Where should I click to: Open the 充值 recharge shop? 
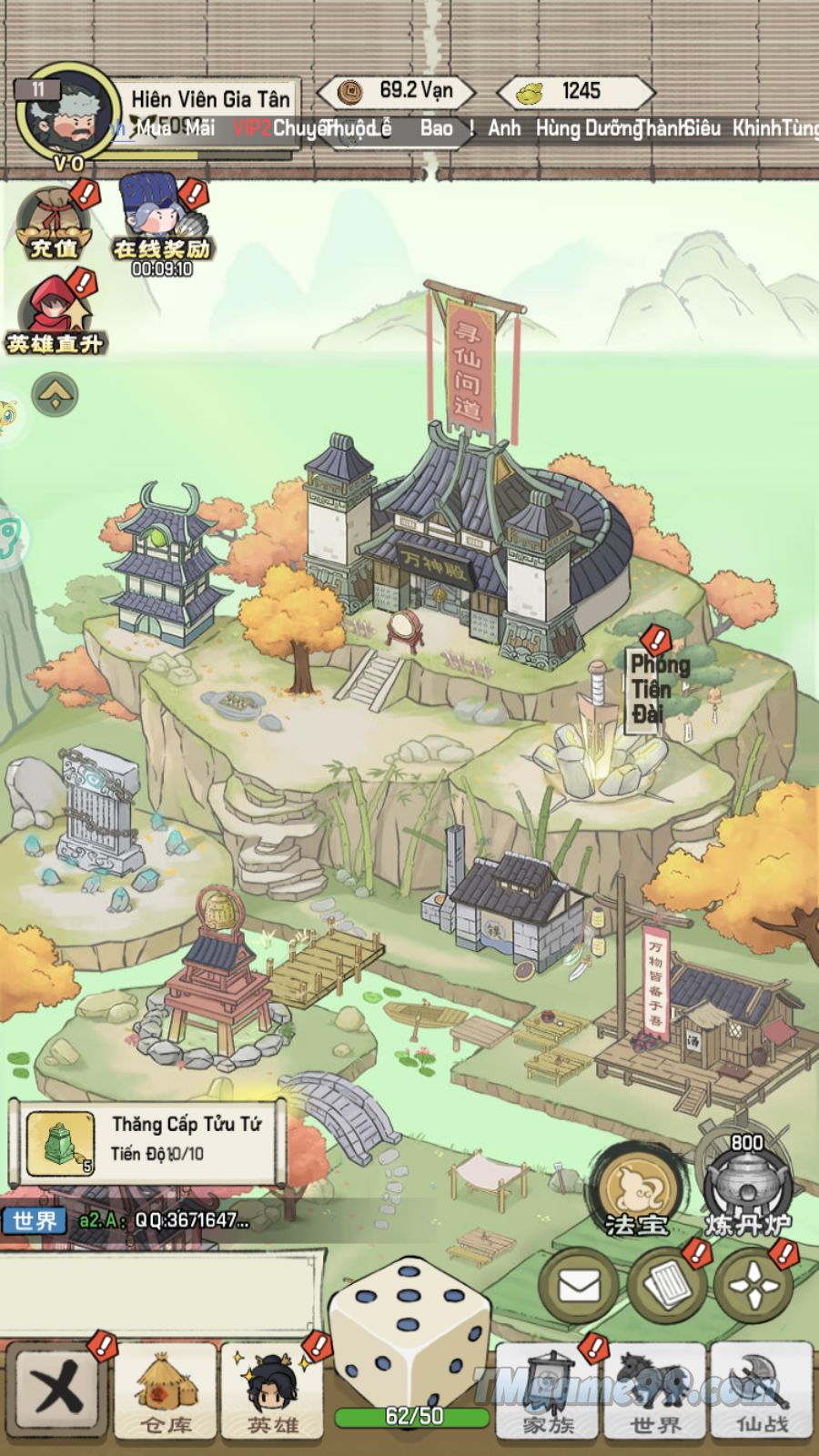click(x=53, y=225)
